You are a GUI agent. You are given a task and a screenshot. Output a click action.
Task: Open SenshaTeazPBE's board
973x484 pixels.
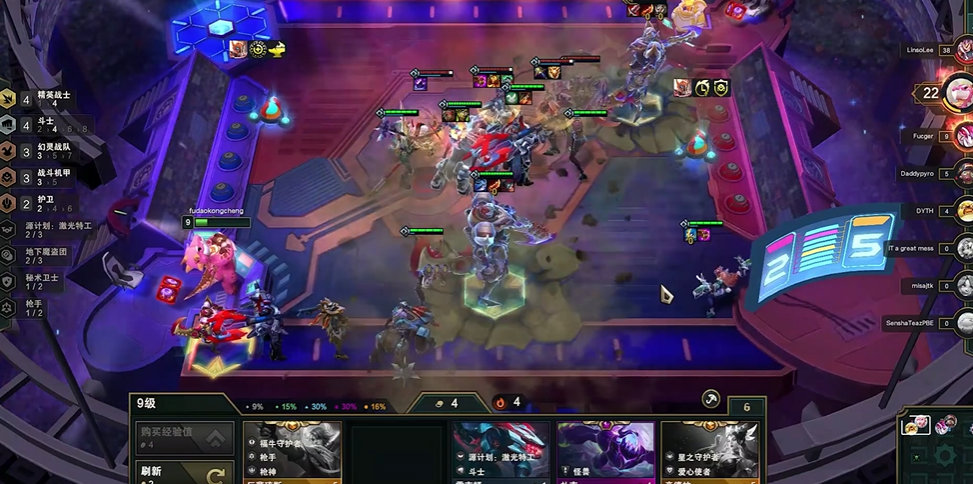[x=963, y=322]
